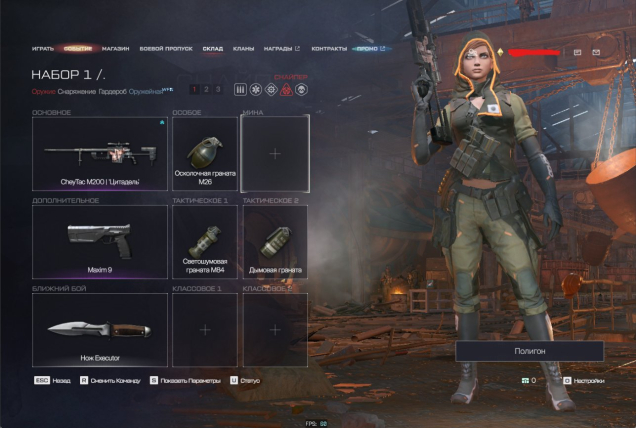The height and width of the screenshot is (428, 636).
Task: Select the Нож Executor melee slot
Action: [99, 329]
